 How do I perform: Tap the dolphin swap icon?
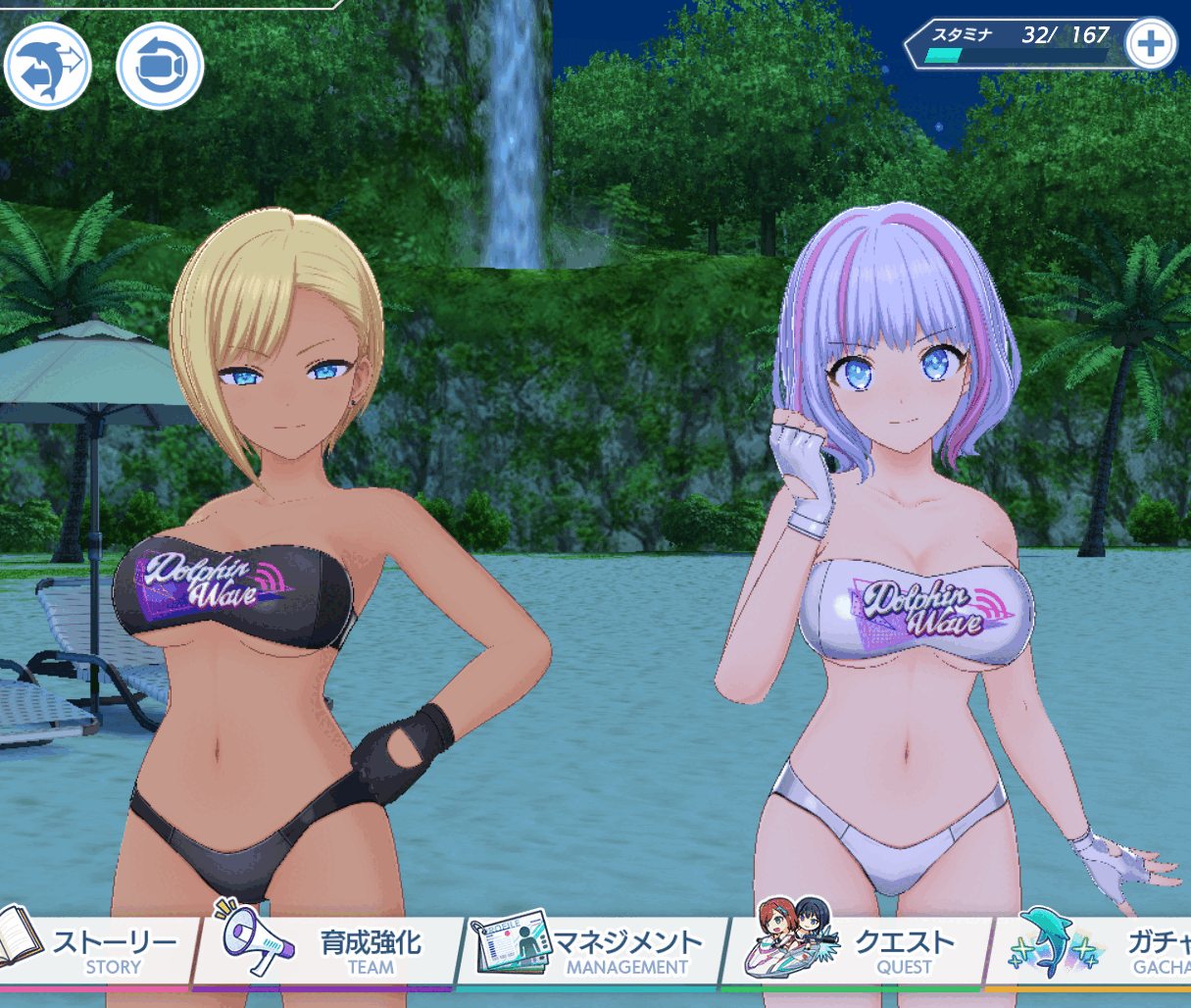coord(47,67)
